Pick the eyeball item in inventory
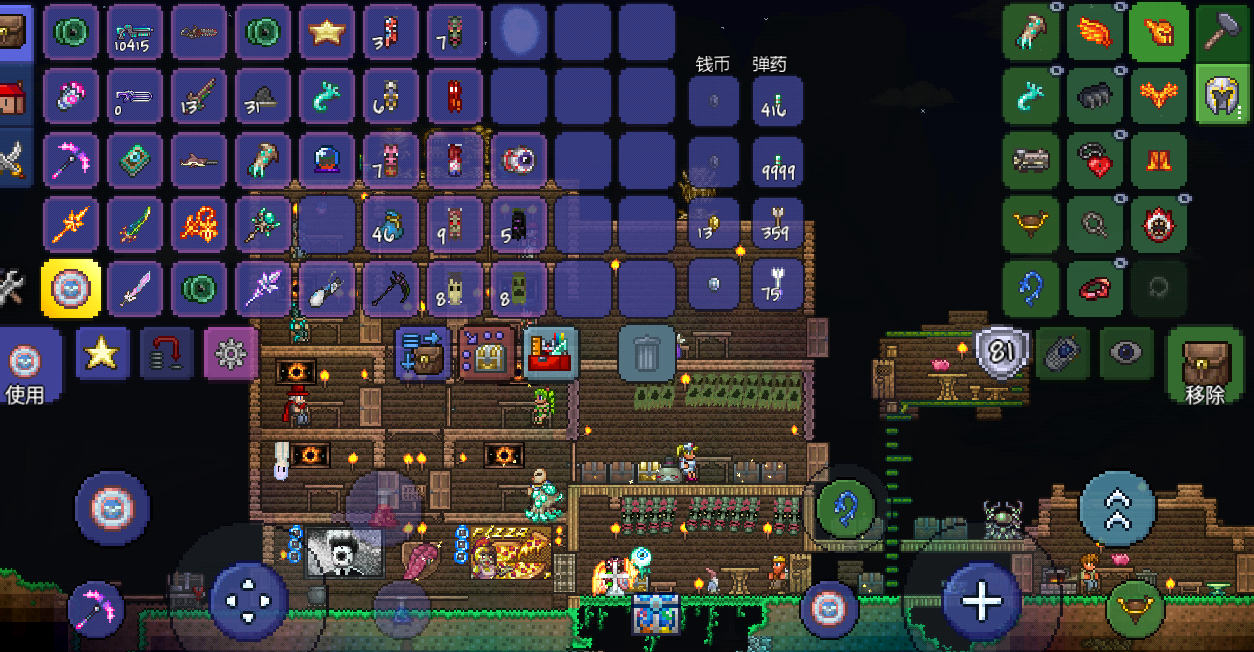Viewport: 1254px width, 652px height. click(519, 160)
